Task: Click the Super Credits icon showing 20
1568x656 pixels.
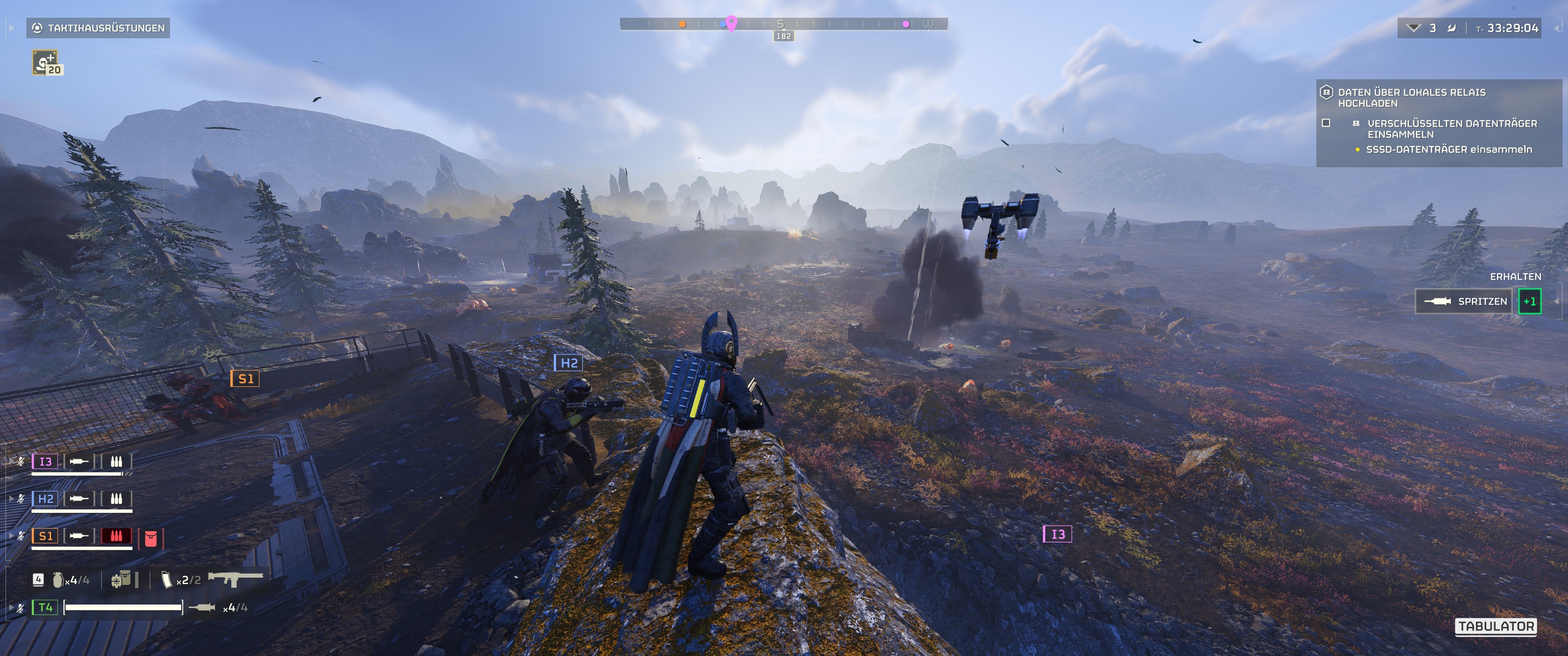Action: pyautogui.click(x=46, y=63)
